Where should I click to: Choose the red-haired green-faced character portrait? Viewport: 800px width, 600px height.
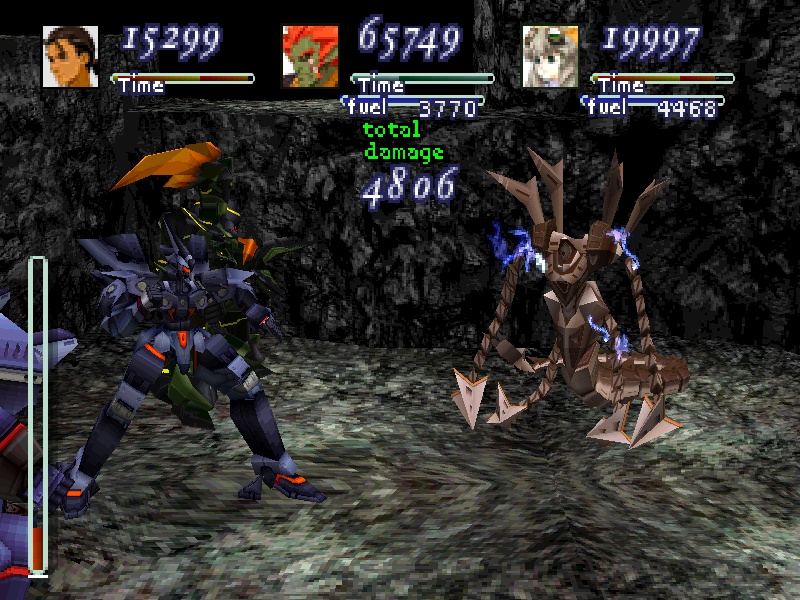(310, 57)
